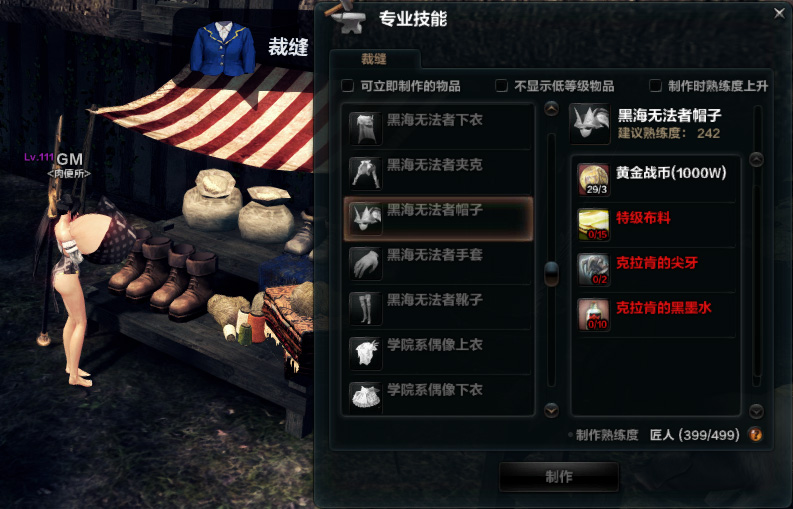Open the 制作熟练度 help icon
This screenshot has height=509, width=793.
coord(756,435)
